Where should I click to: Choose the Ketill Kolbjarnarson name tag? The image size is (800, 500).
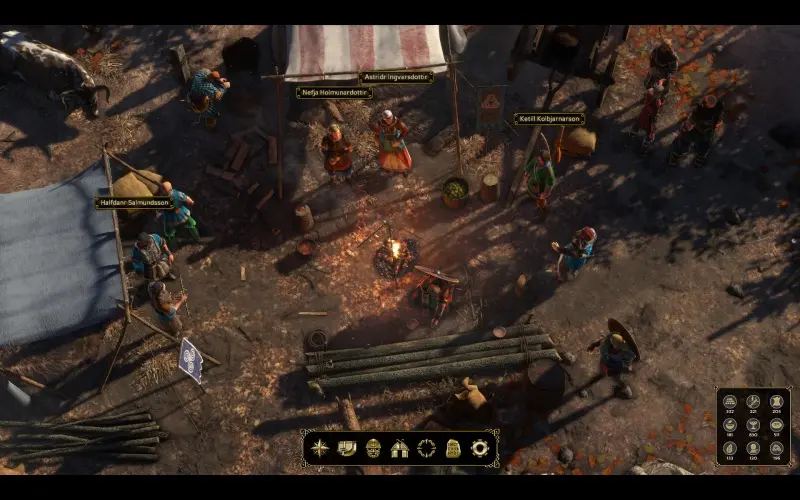click(x=549, y=118)
